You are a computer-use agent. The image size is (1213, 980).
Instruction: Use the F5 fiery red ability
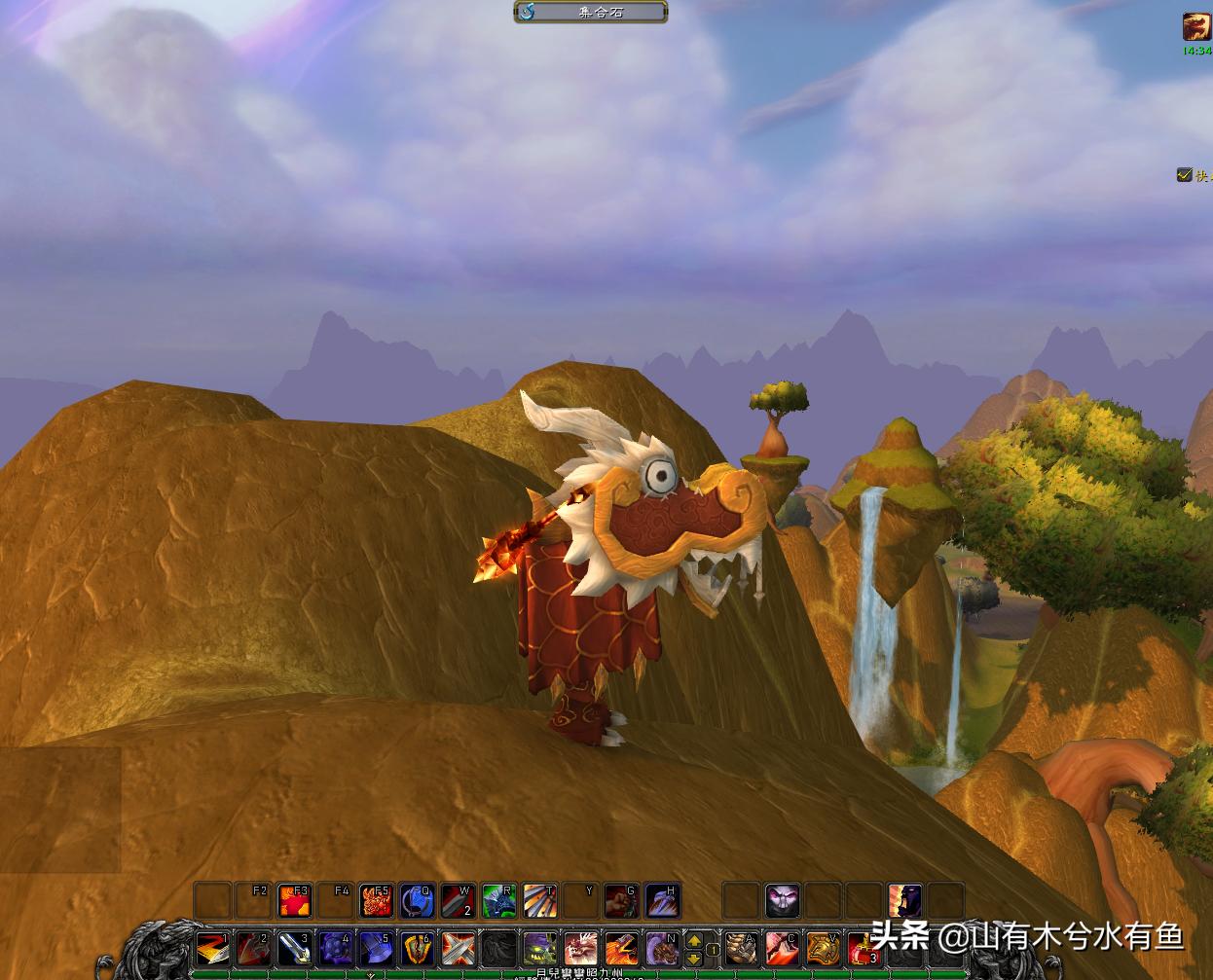(x=376, y=901)
